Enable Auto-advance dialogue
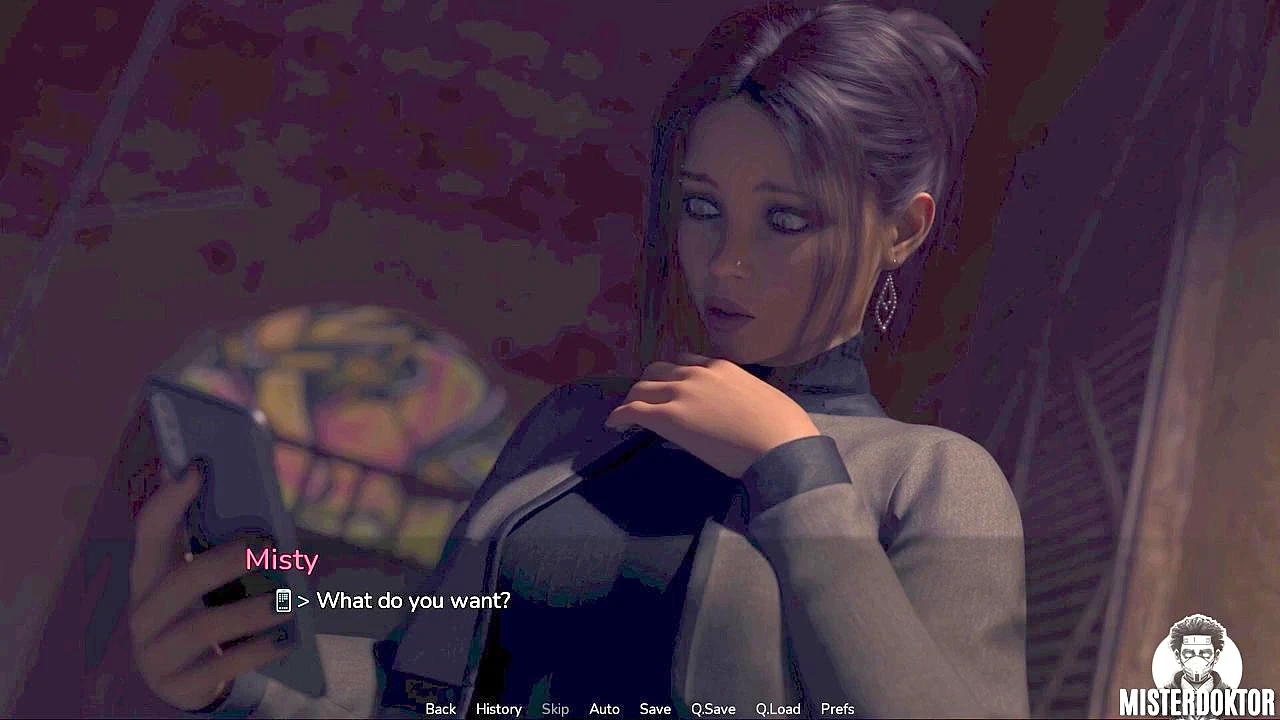 604,709
